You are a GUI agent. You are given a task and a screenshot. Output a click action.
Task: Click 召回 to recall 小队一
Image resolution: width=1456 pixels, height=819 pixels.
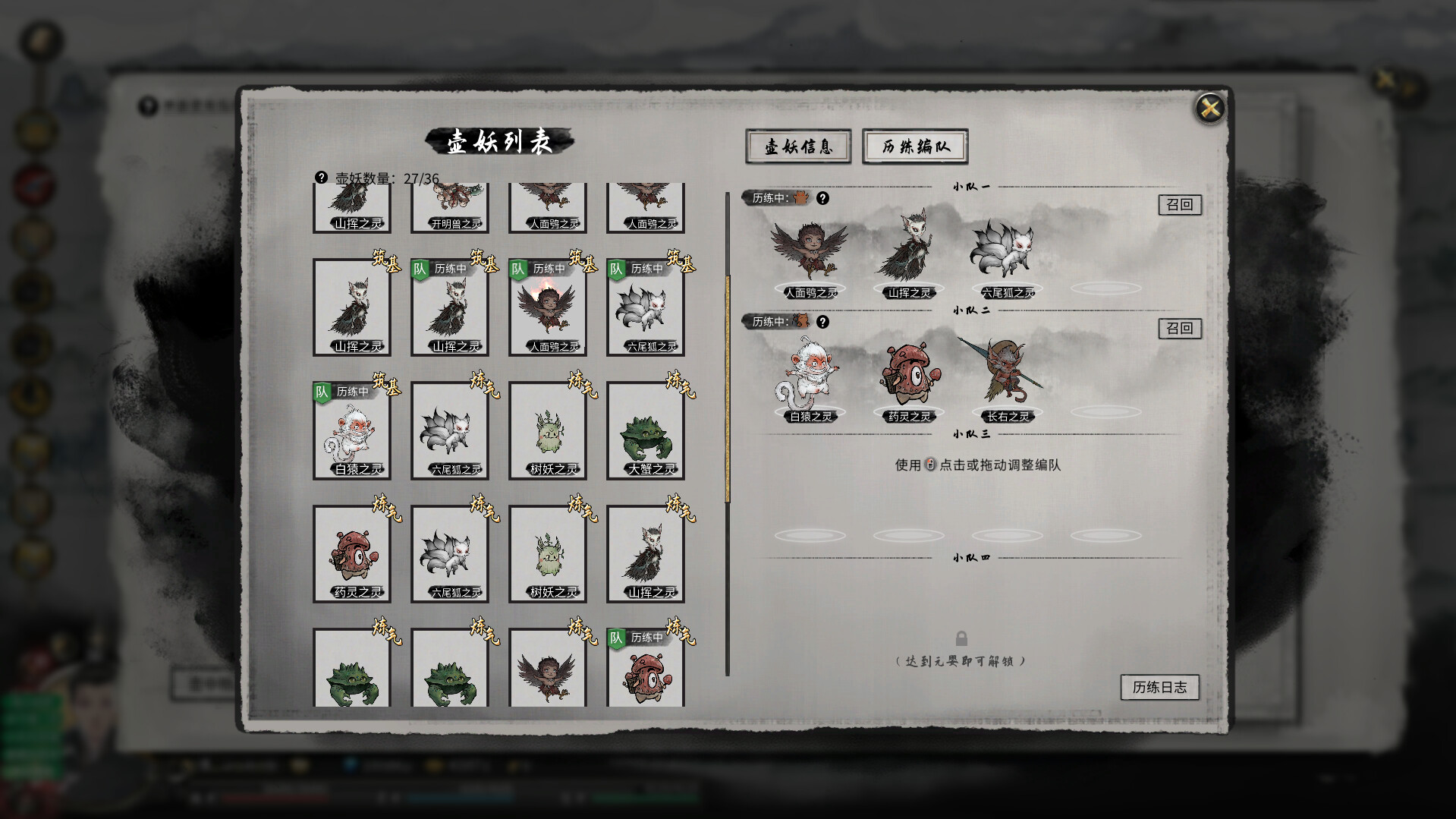(x=1181, y=205)
